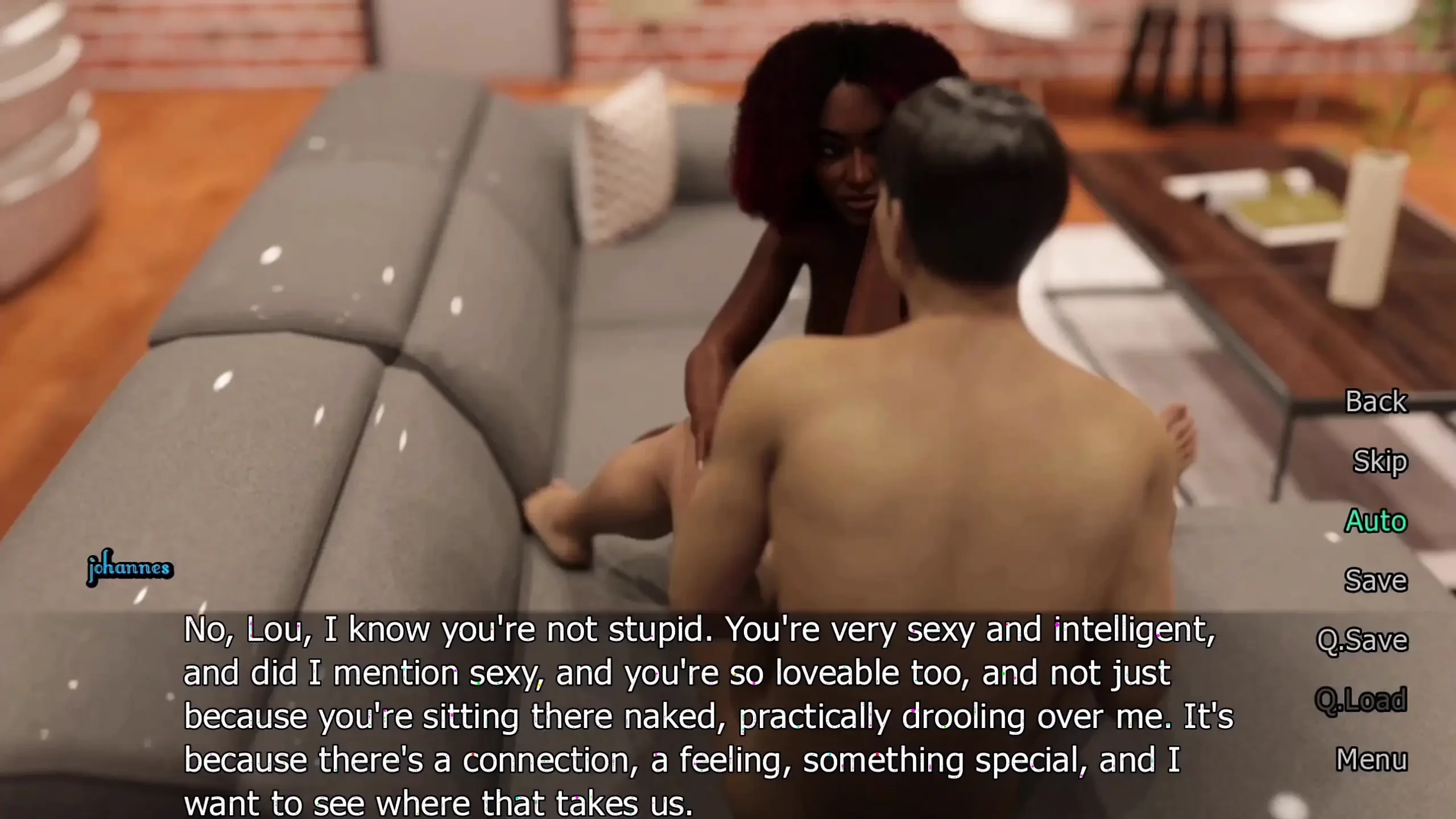This screenshot has height=819, width=1456.
Task: Click Menu to access game options
Action: pos(1372,758)
